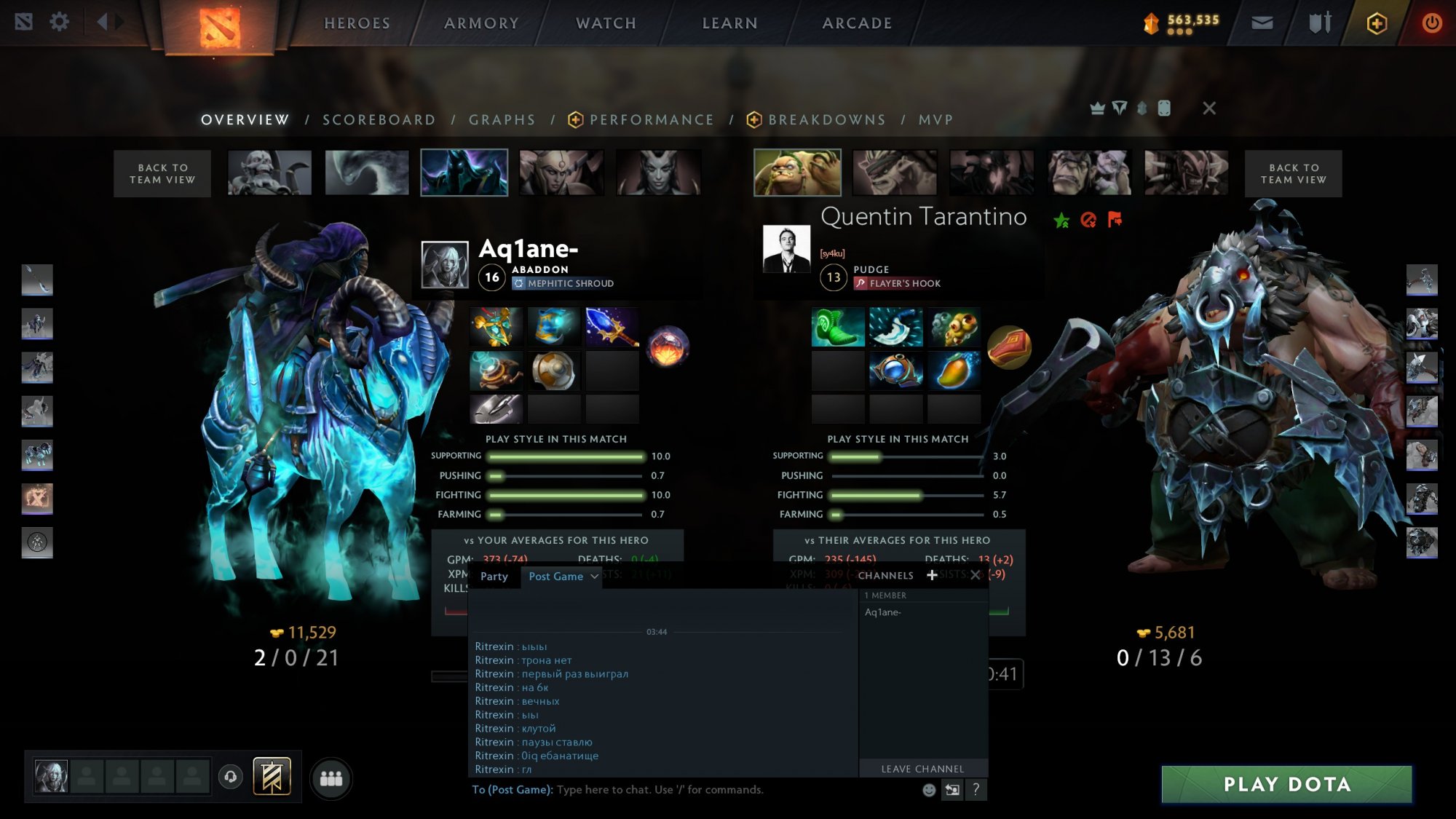The image size is (1456, 819).
Task: Open the Performance tab
Action: 651,120
